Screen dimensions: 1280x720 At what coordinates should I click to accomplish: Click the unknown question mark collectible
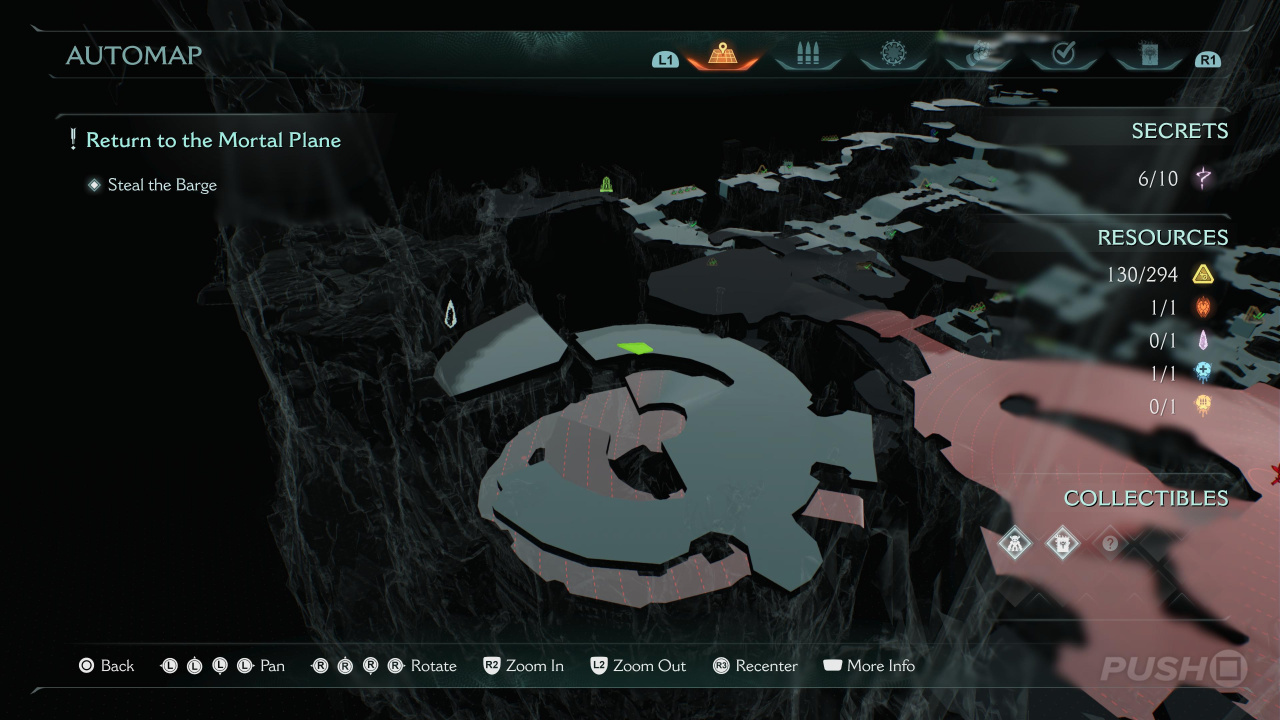pos(1109,544)
